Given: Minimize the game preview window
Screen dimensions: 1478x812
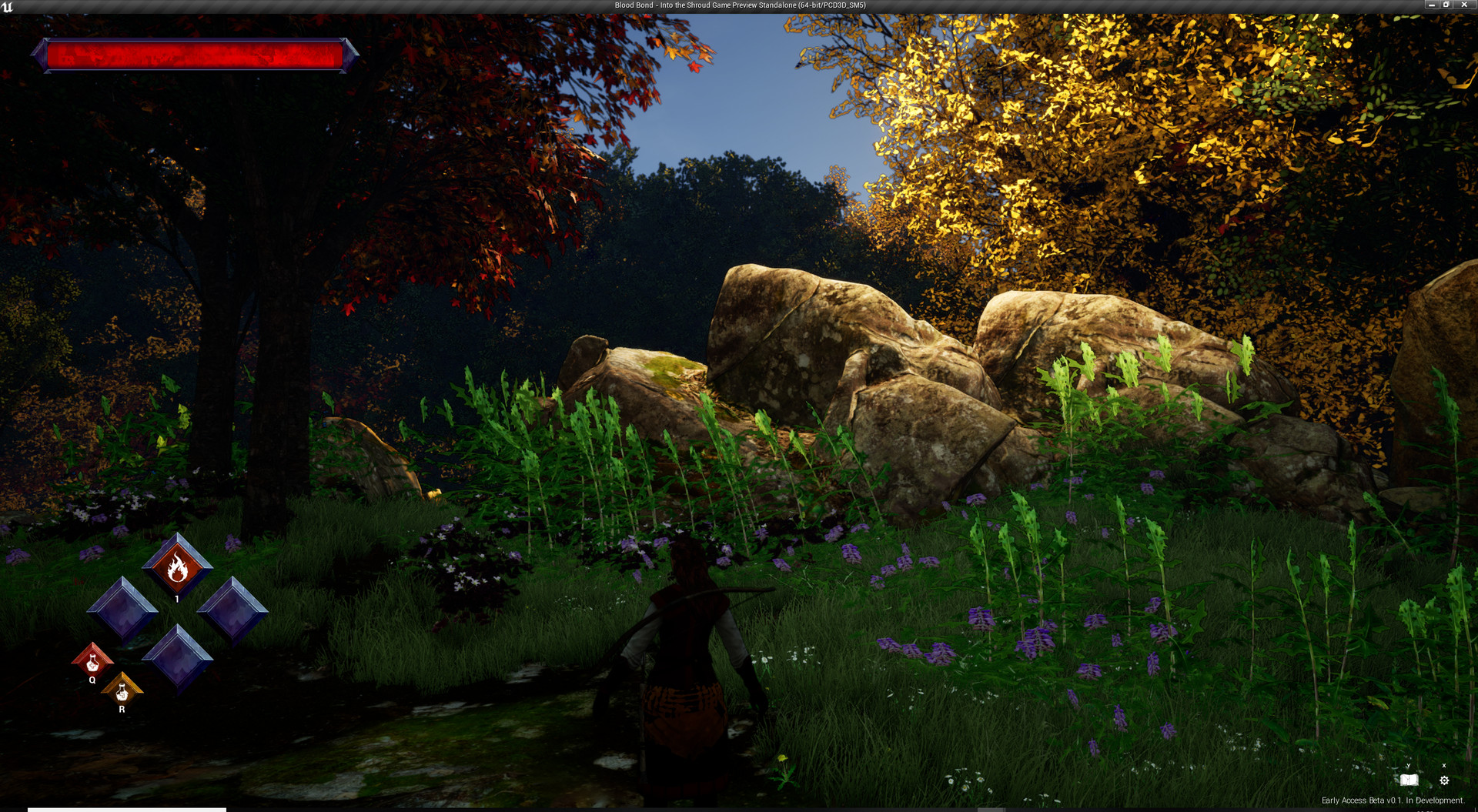Looking at the screenshot, I should tap(1432, 5).
